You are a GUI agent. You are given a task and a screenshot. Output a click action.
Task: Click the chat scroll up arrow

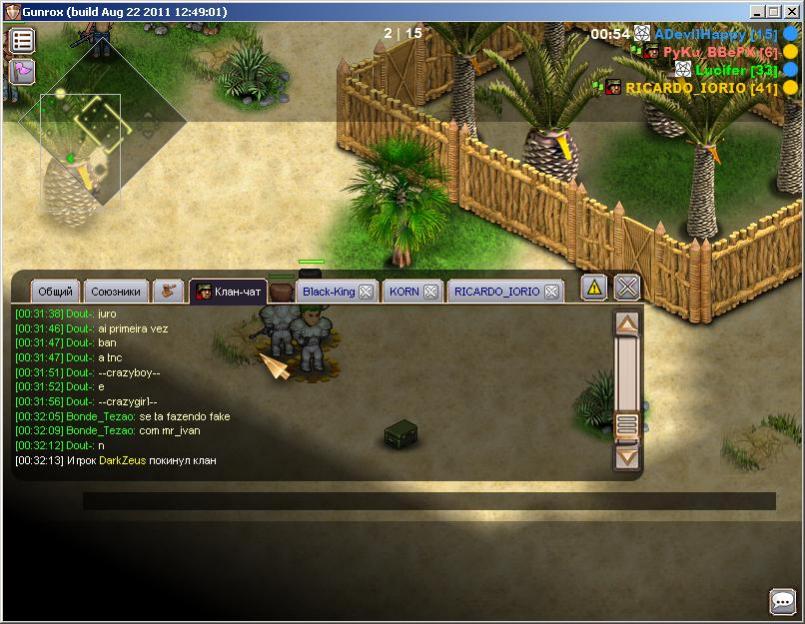(x=627, y=324)
